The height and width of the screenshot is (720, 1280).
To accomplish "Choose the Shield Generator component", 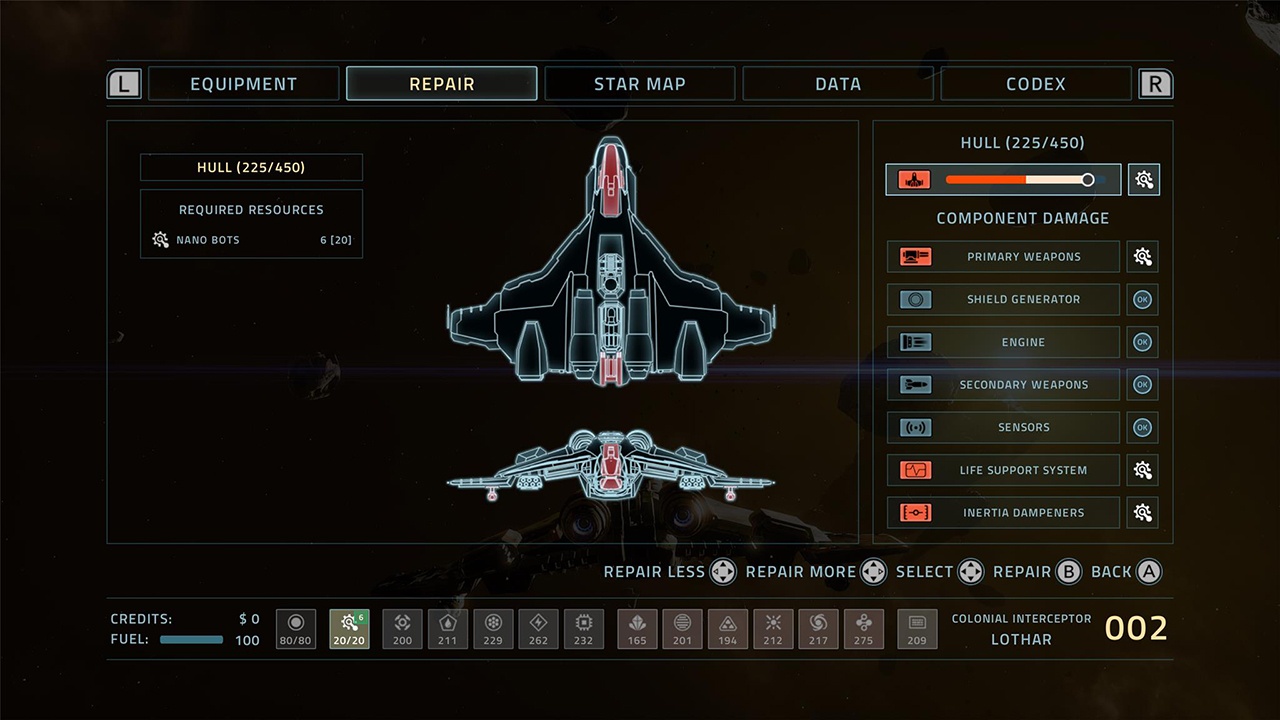I will point(1003,299).
